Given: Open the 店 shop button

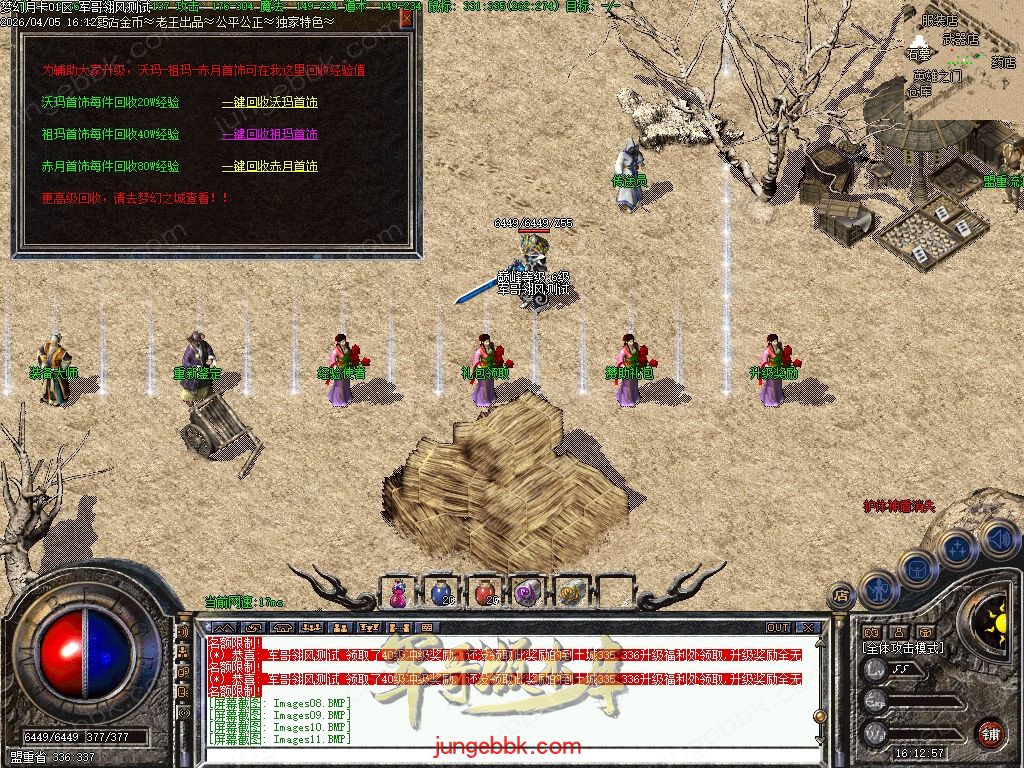Looking at the screenshot, I should coord(842,596).
